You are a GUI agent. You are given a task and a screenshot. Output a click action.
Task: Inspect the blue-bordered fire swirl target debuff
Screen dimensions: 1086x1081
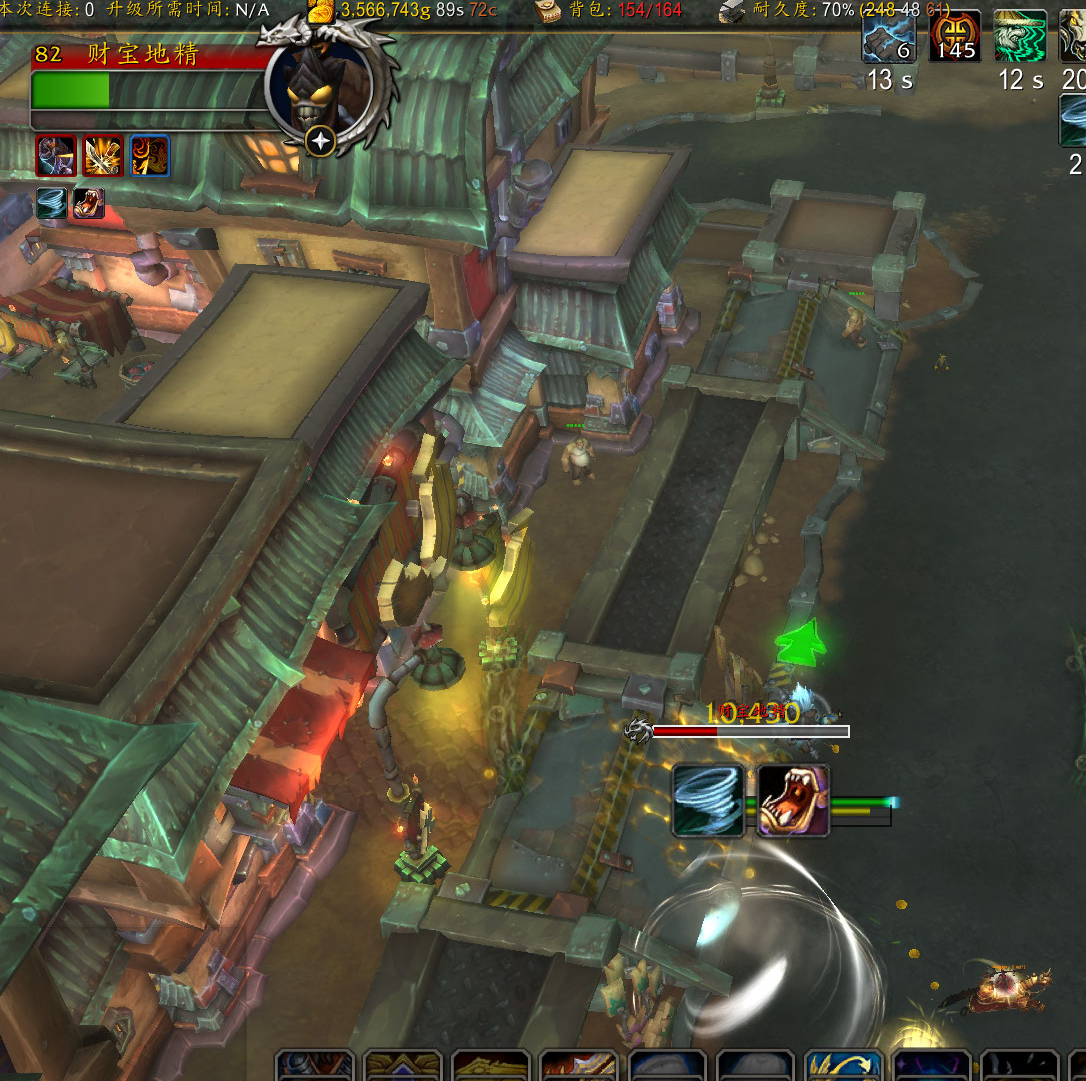pos(150,156)
